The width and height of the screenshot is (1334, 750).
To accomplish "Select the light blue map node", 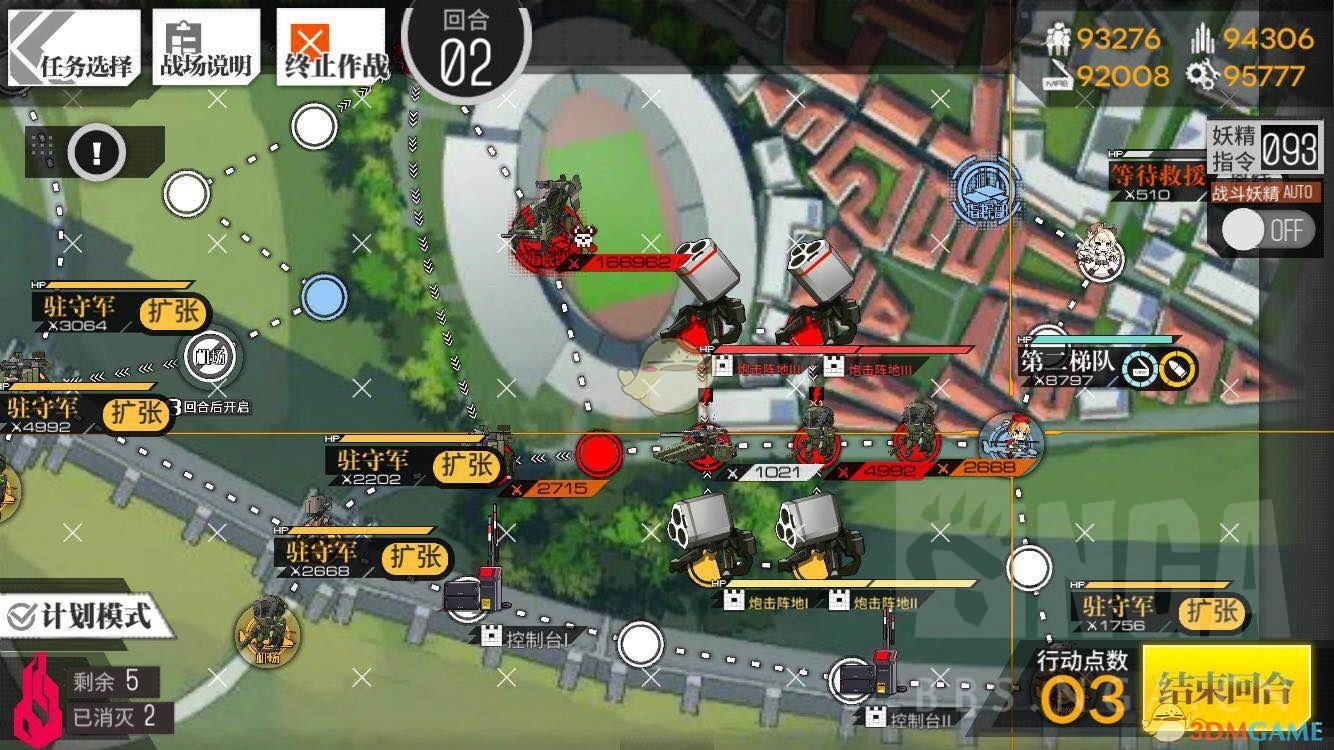I will pyautogui.click(x=323, y=298).
